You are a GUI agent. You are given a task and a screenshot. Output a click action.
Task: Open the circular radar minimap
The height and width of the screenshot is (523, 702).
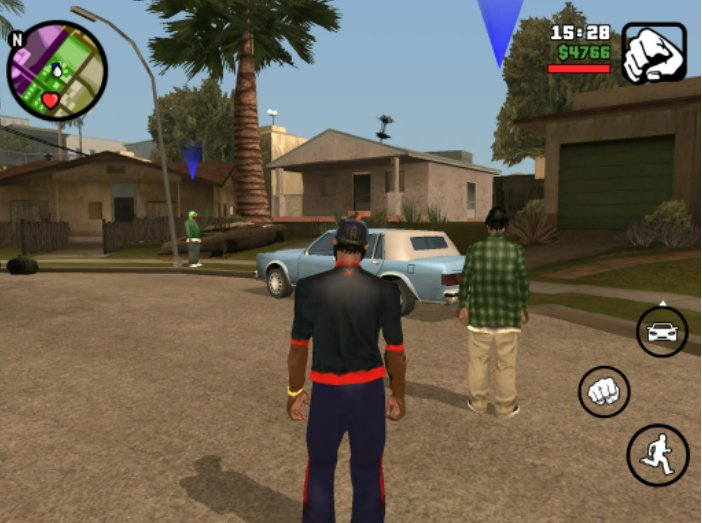(56, 70)
